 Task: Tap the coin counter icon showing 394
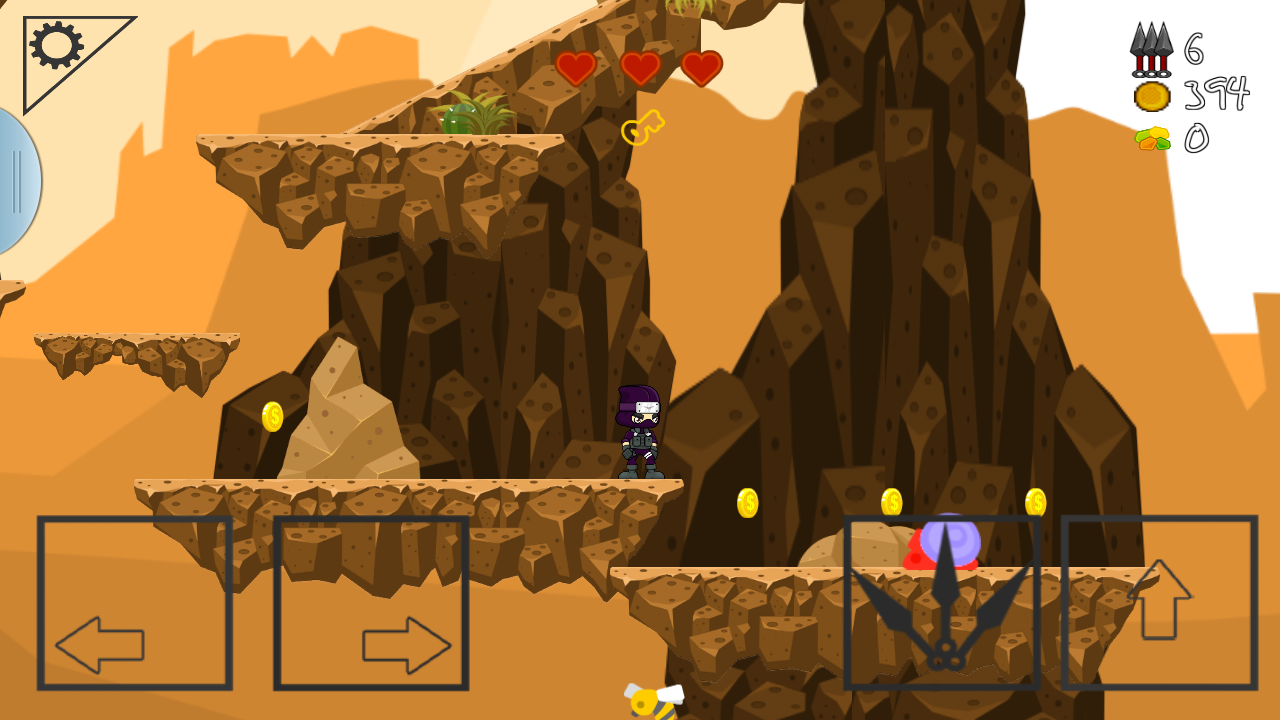tap(1150, 95)
